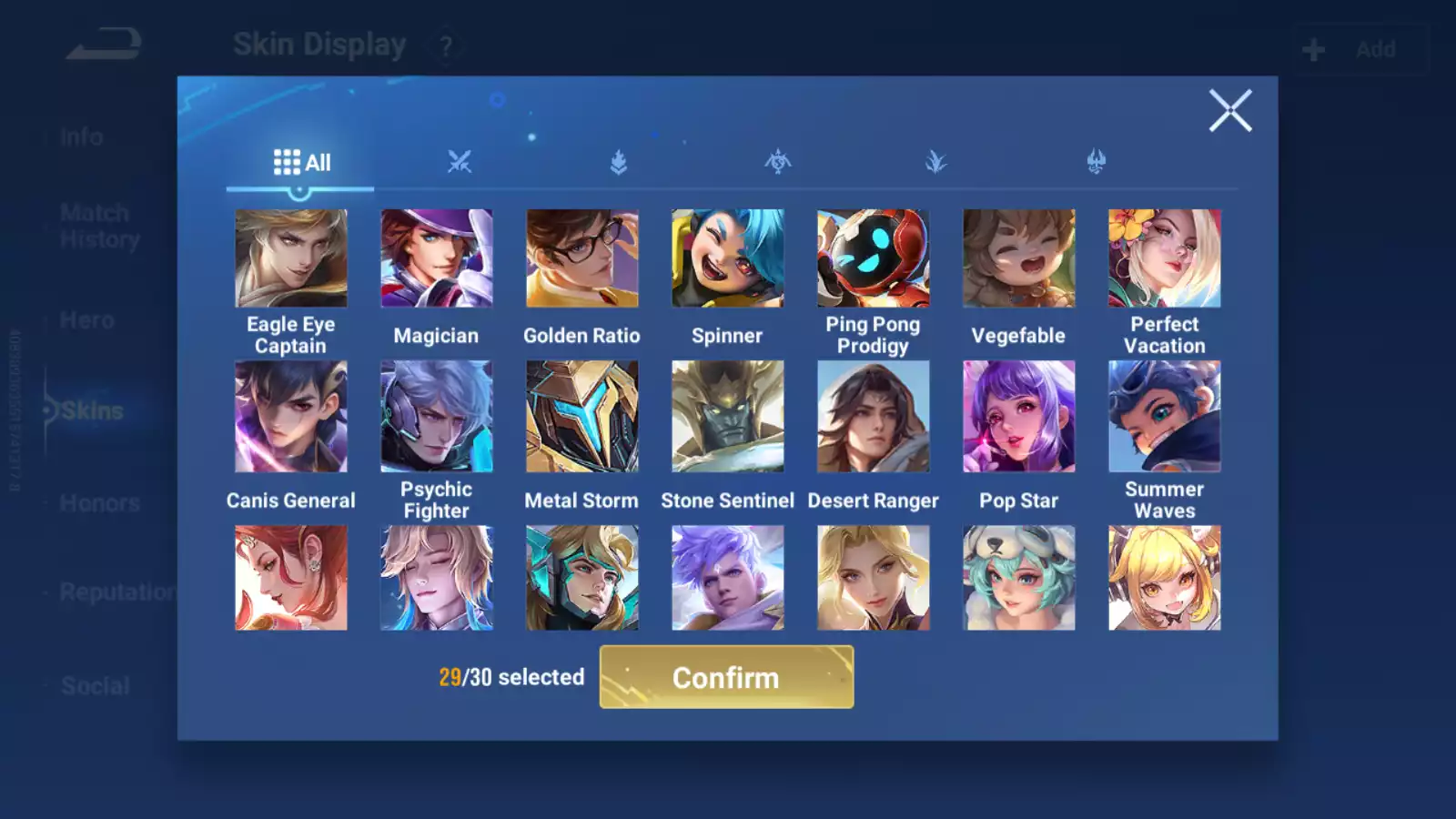This screenshot has width=1456, height=819.
Task: Choose the Ping Pong Prodigy skin
Action: point(874,258)
